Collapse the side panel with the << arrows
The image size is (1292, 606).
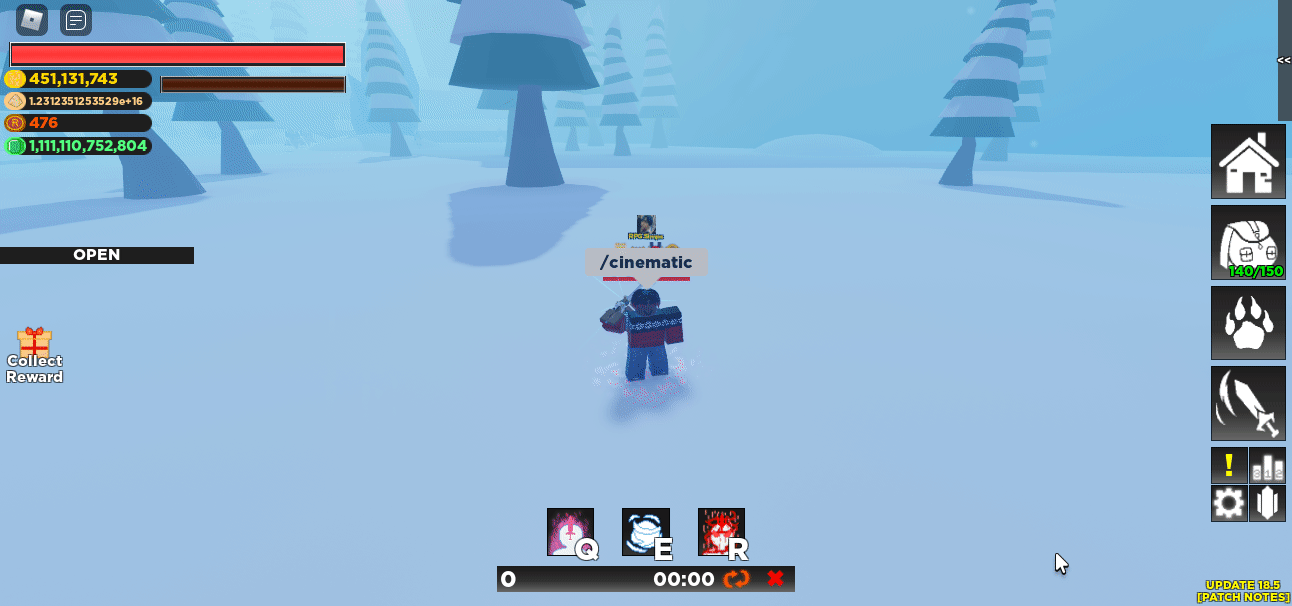1284,60
